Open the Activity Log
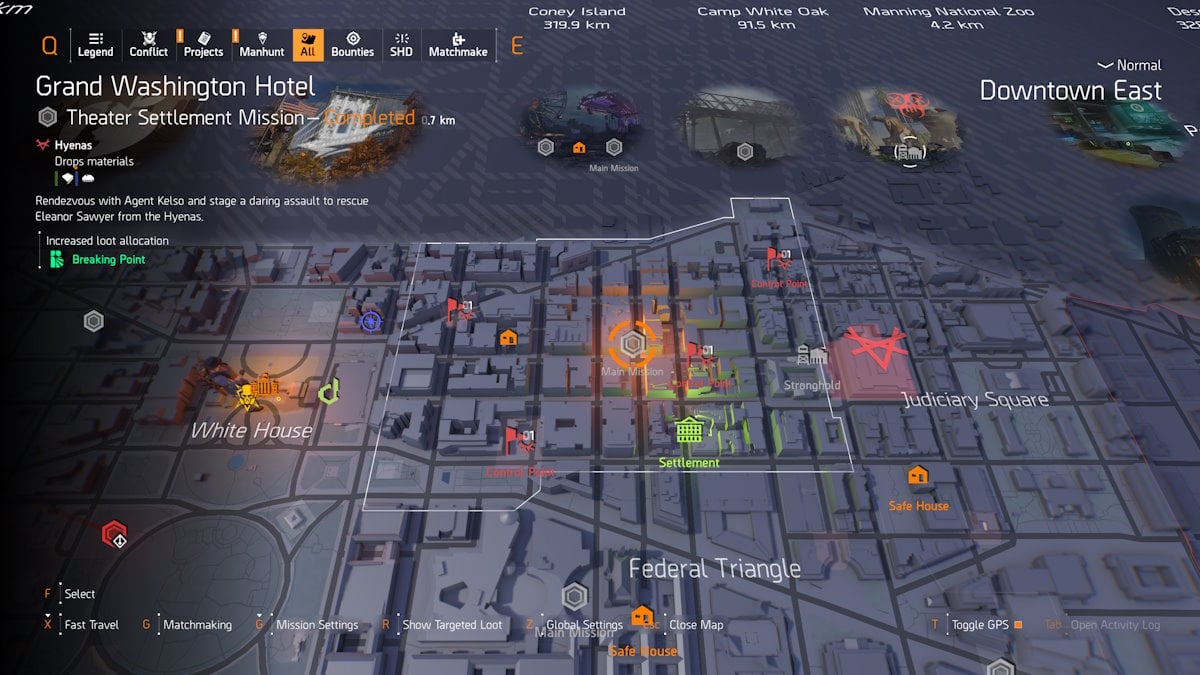Viewport: 1200px width, 675px height. tap(1115, 625)
